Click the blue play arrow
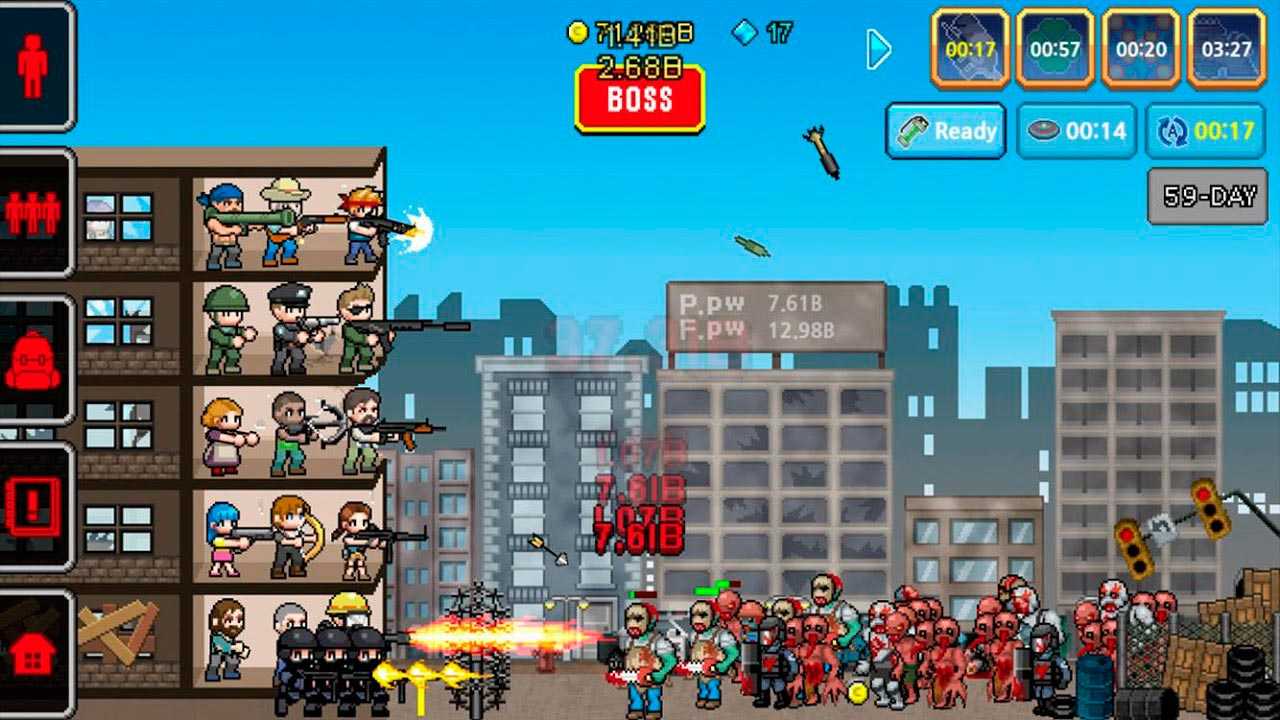 tap(878, 48)
